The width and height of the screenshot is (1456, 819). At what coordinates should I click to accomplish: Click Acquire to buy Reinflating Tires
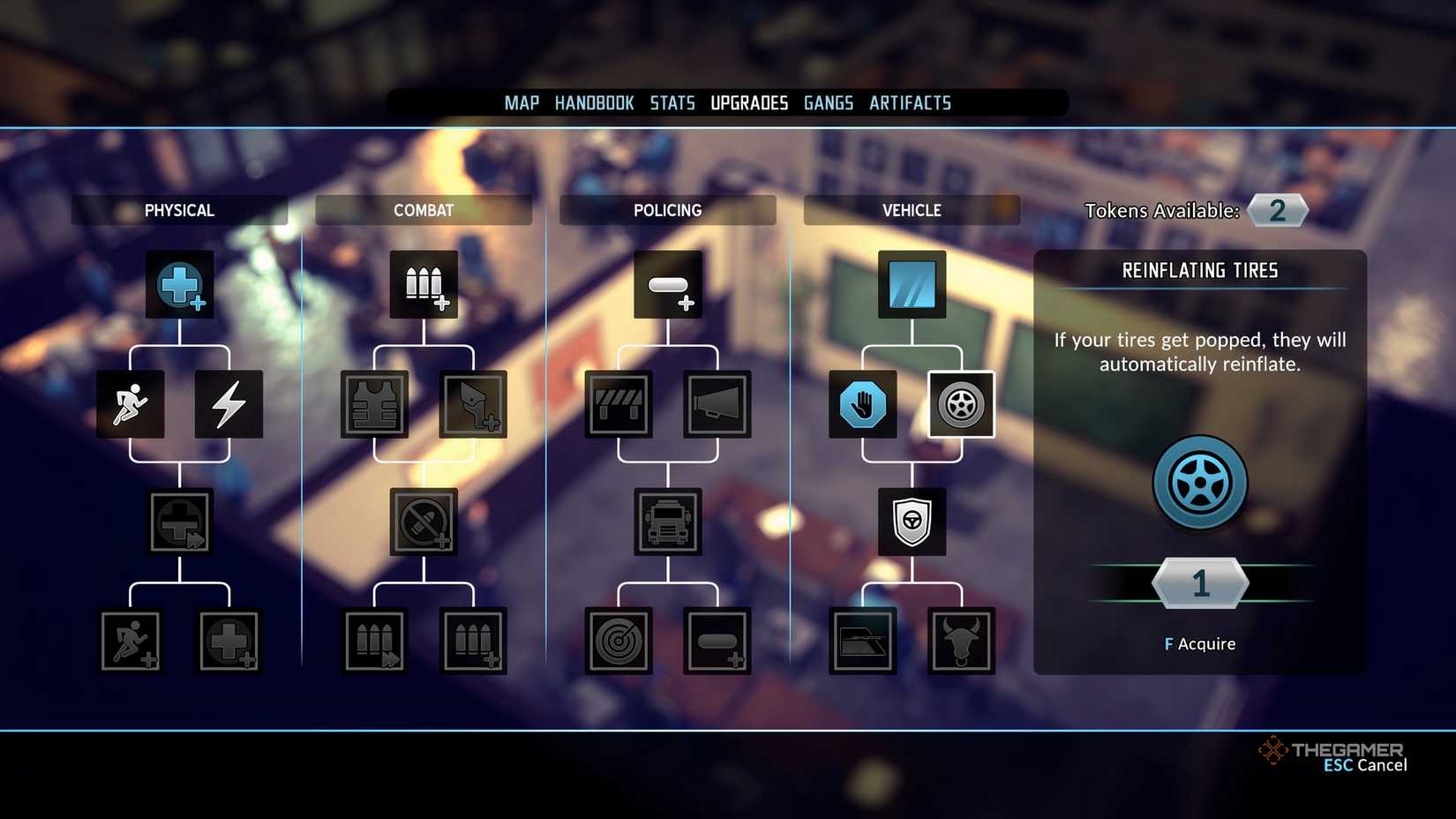click(1198, 643)
